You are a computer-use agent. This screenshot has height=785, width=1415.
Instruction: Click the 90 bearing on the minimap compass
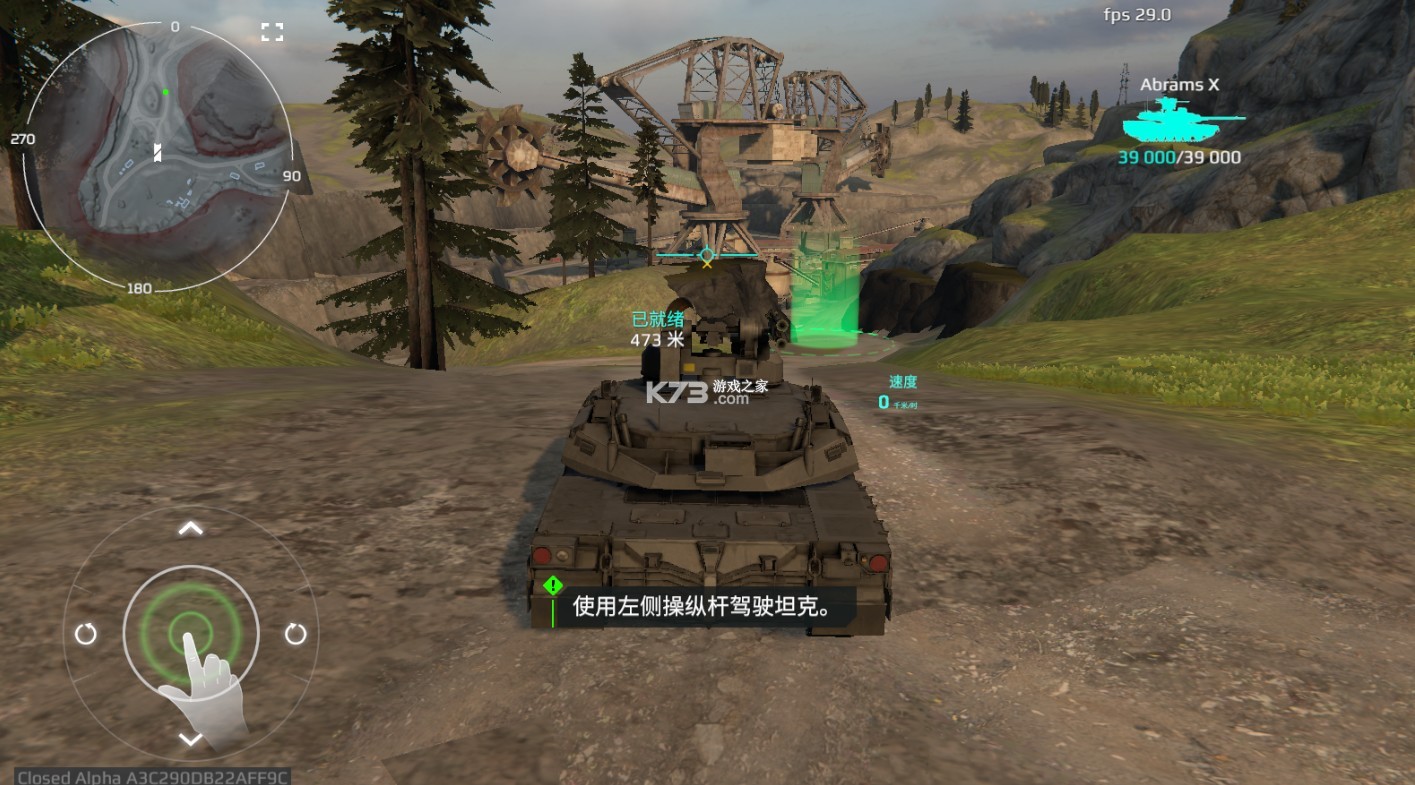(291, 177)
